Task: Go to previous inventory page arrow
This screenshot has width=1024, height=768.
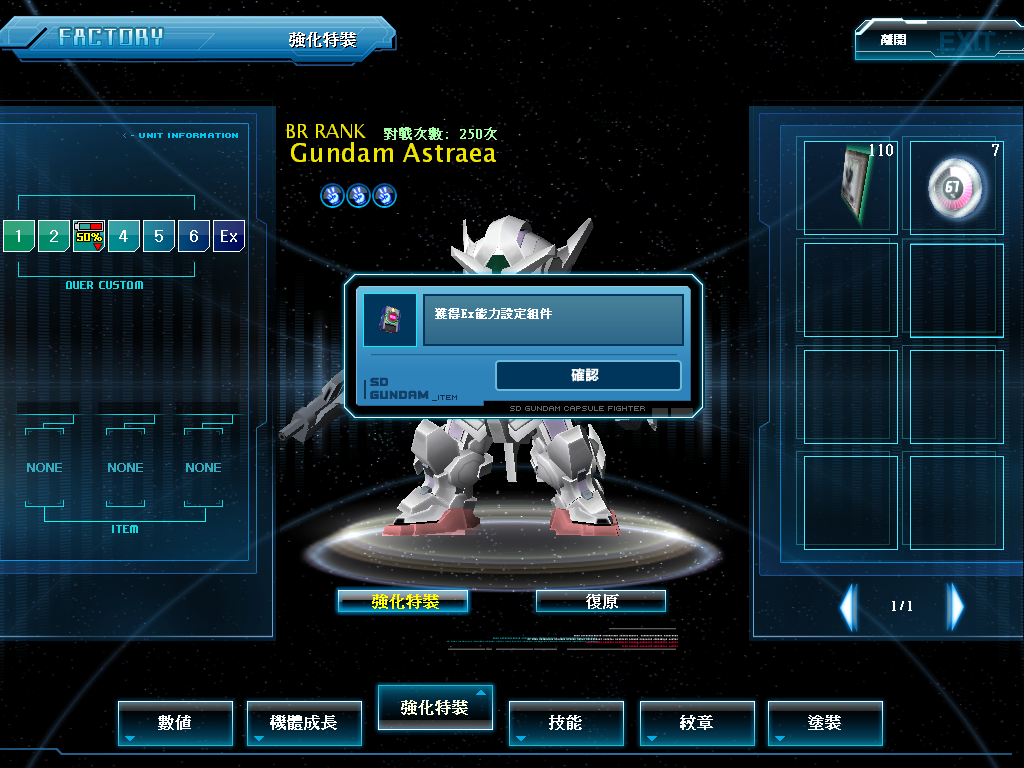Action: tap(848, 606)
